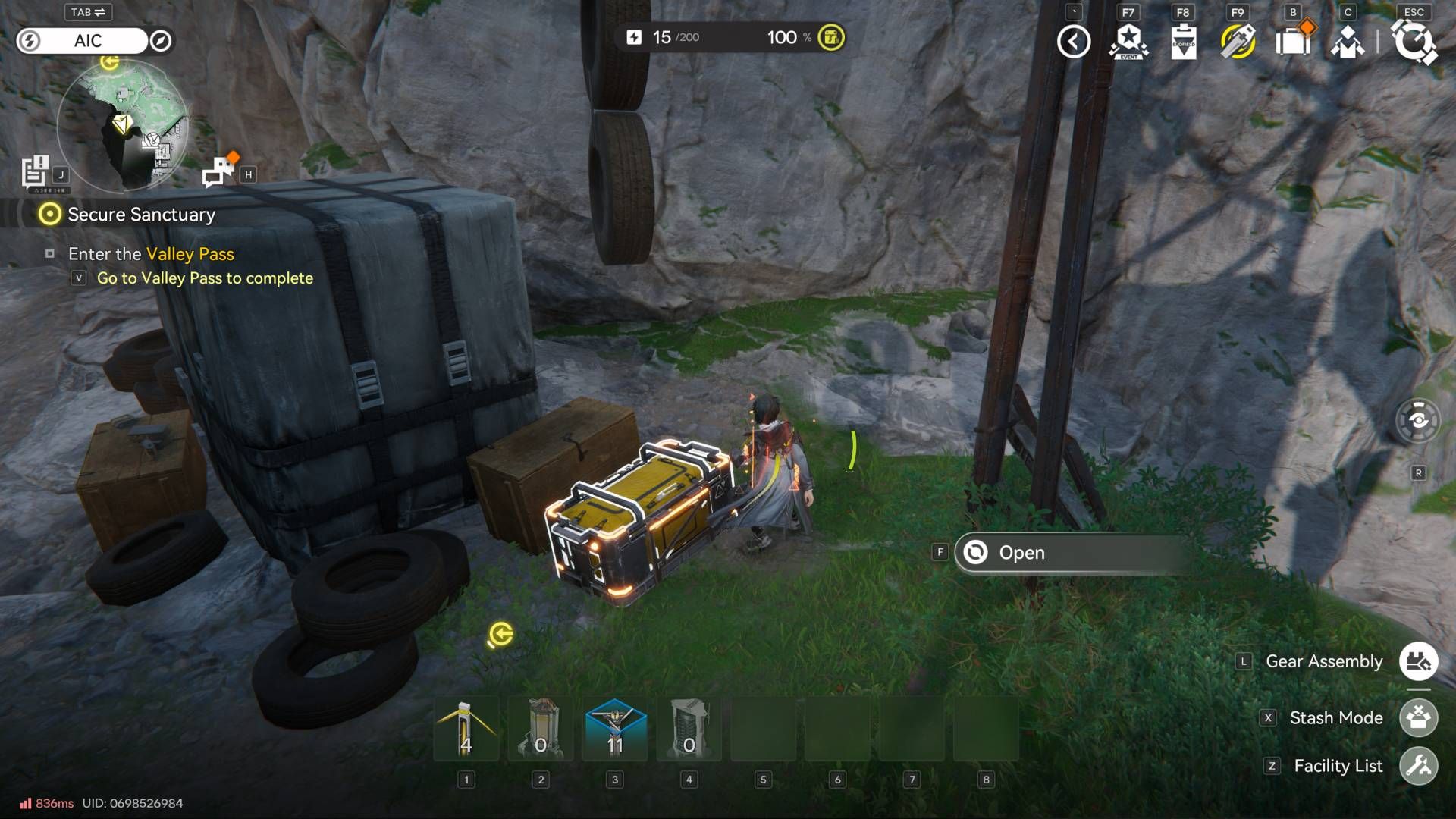
Task: Select the Secure Sanctuary quest tracker
Action: (x=141, y=215)
